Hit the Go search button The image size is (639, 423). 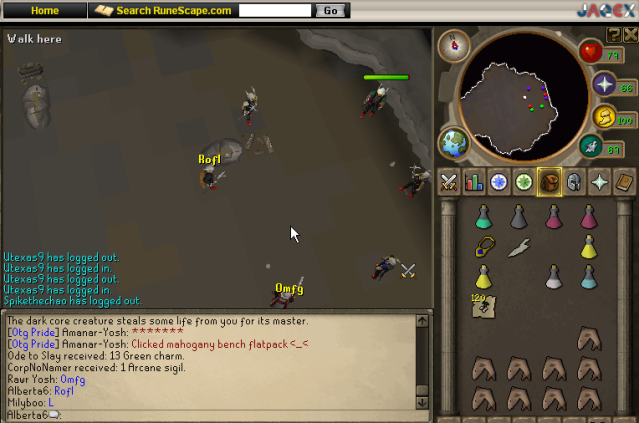[x=330, y=10]
